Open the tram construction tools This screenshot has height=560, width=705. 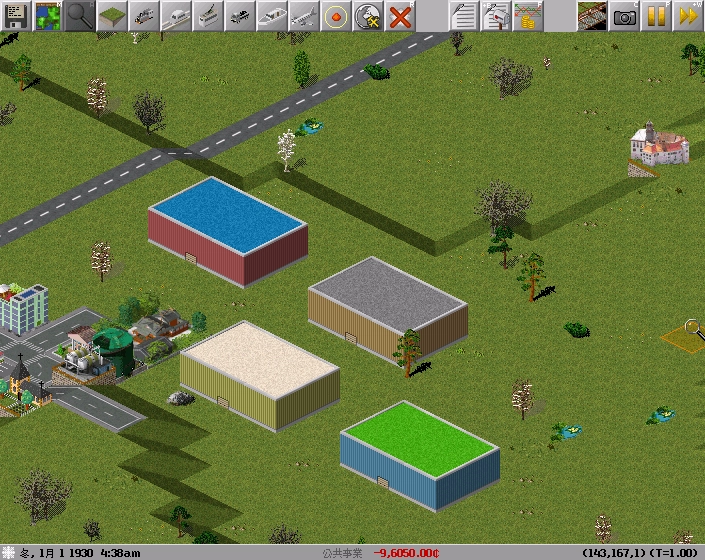208,15
